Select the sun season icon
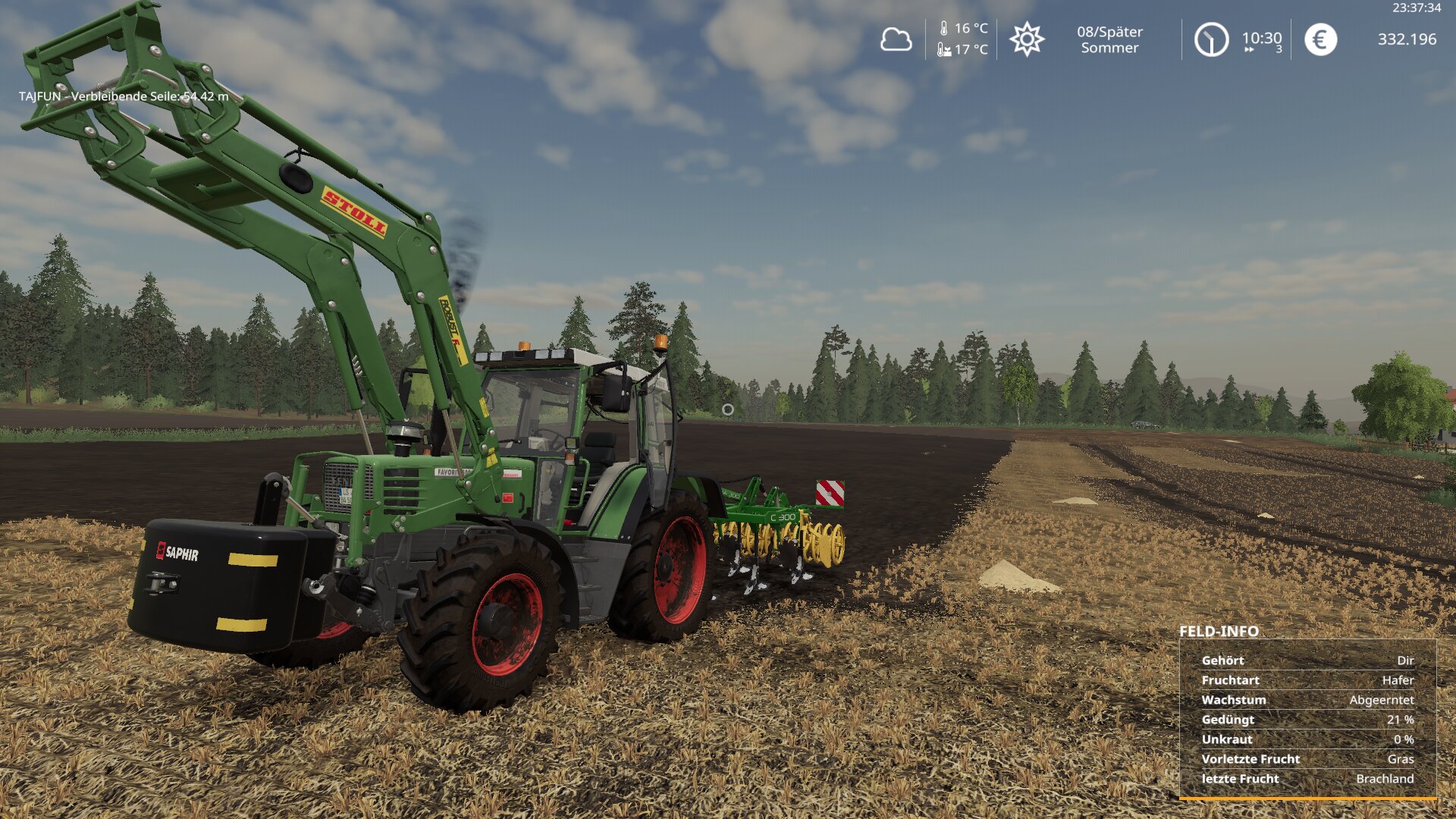Image resolution: width=1456 pixels, height=819 pixels. (1027, 39)
